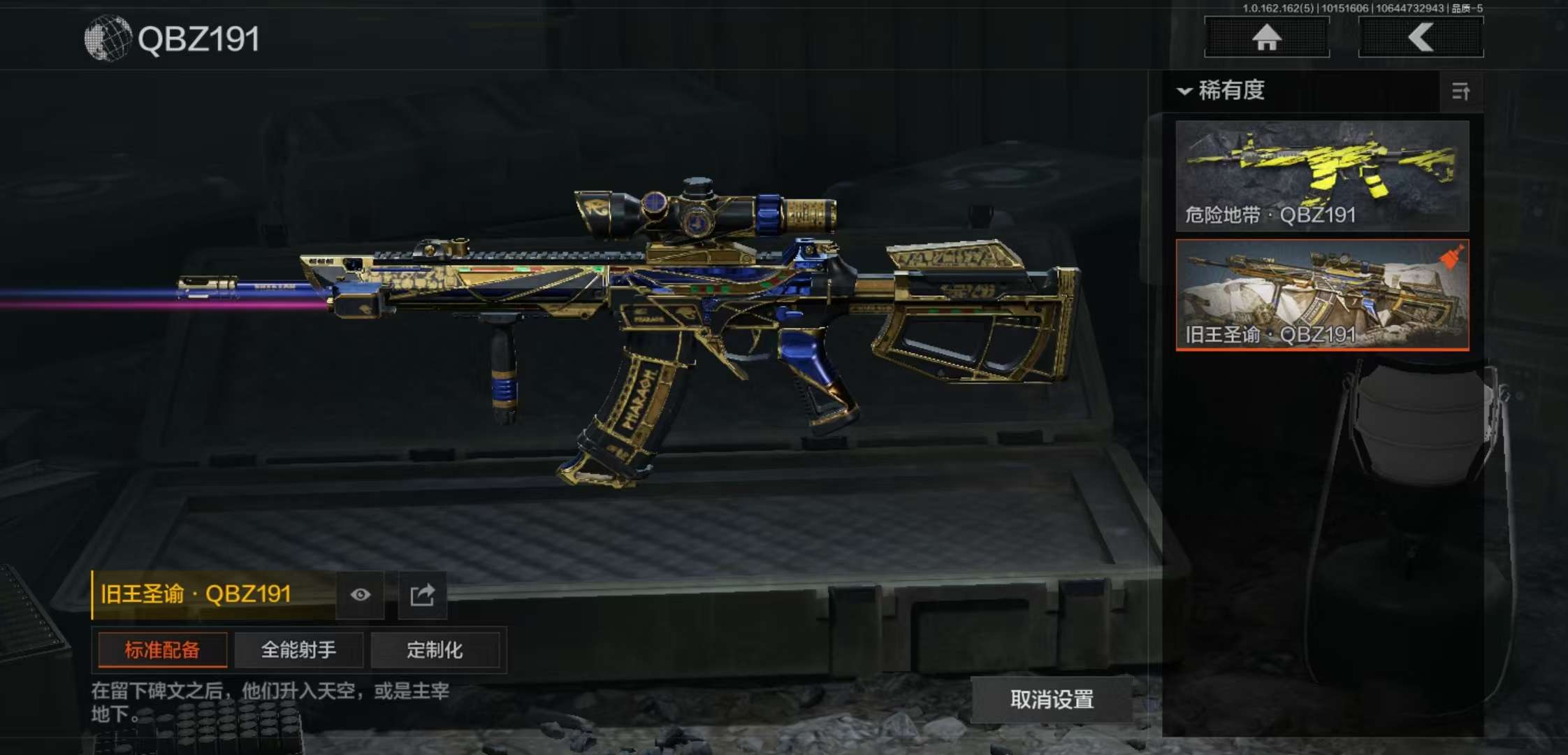This screenshot has width=1568, height=755.
Task: Switch to the 全能射手 tab
Action: pyautogui.click(x=298, y=650)
